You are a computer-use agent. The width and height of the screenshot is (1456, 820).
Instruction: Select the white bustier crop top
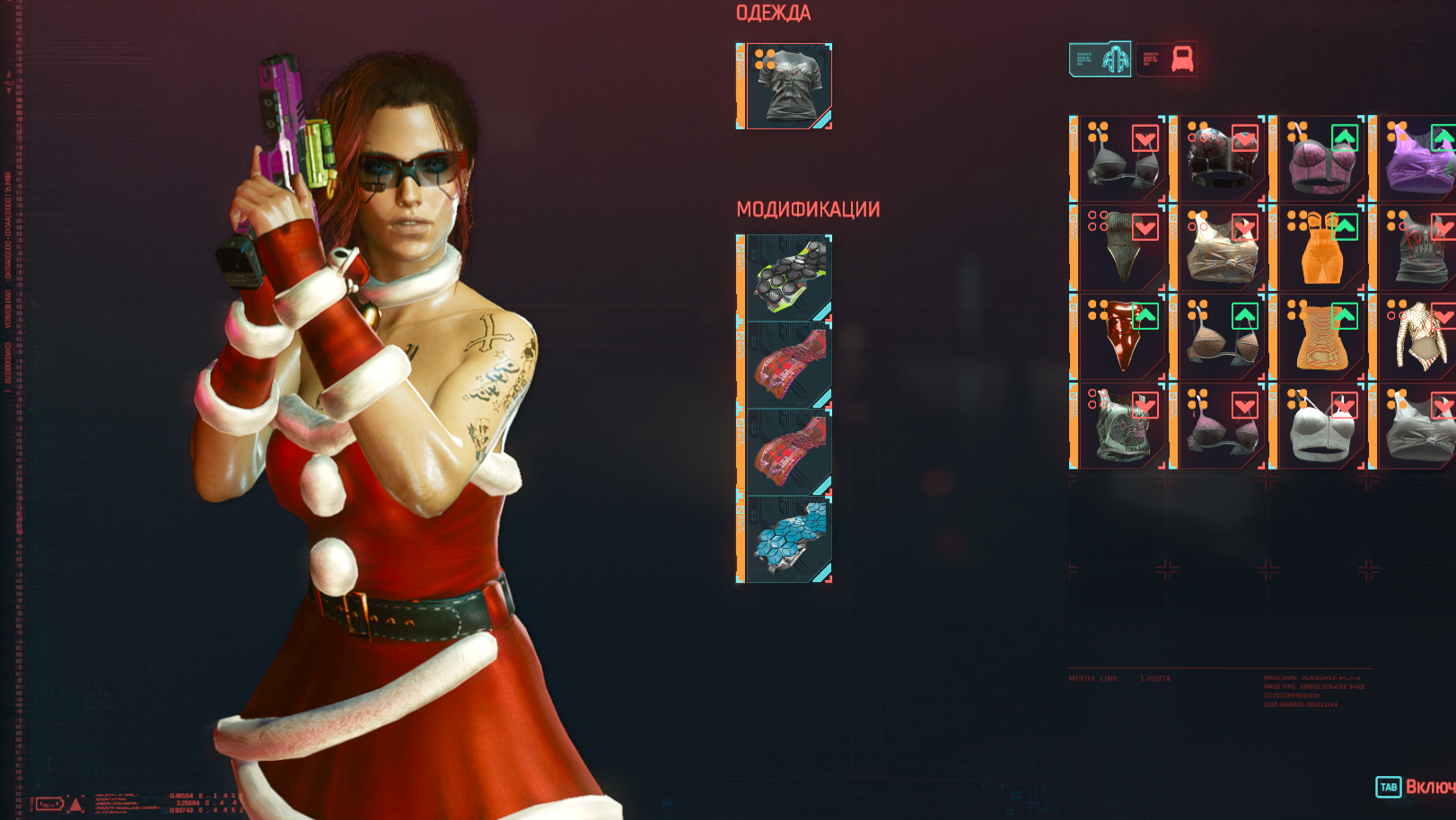coord(1320,428)
